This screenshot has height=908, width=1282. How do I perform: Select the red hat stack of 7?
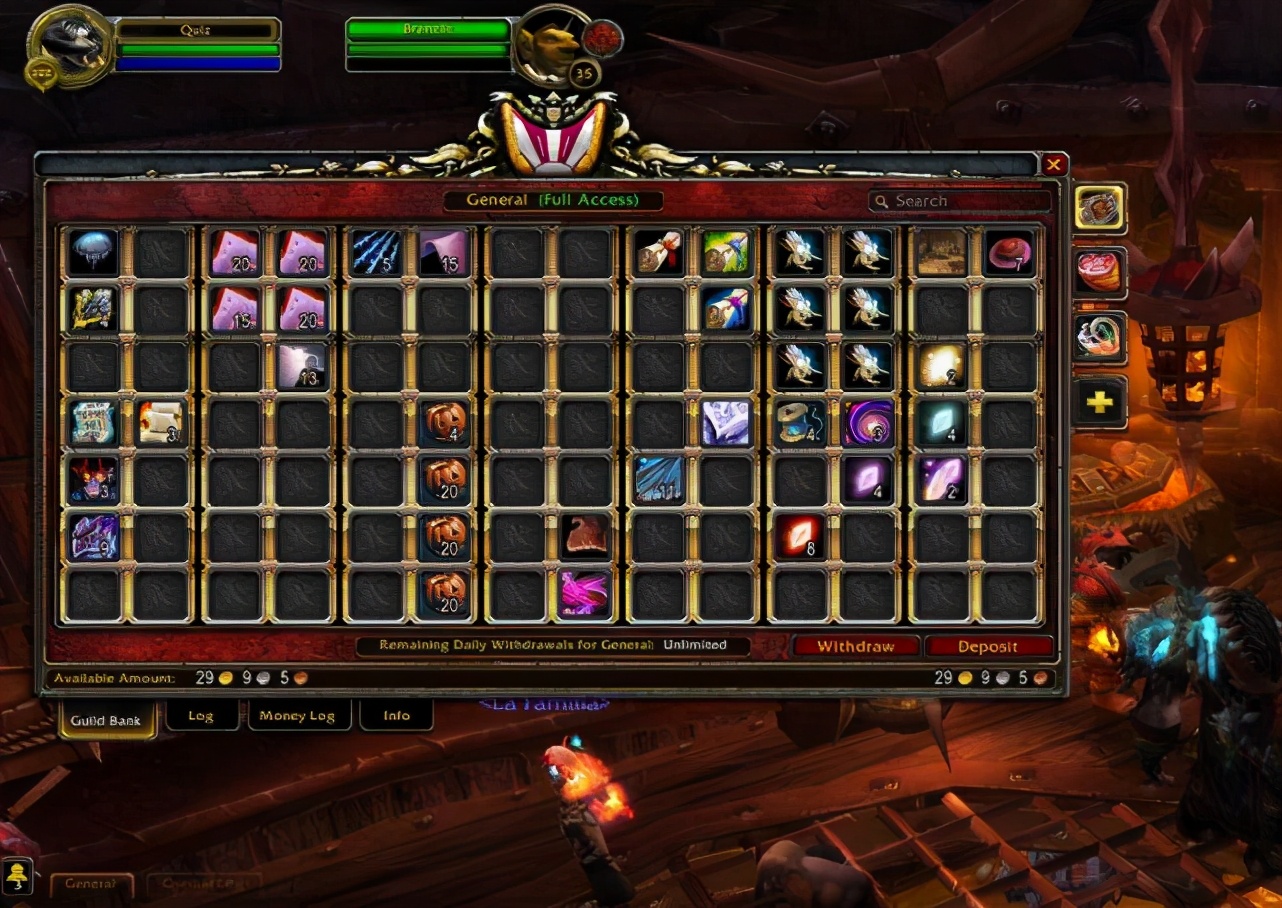pyautogui.click(x=1009, y=253)
